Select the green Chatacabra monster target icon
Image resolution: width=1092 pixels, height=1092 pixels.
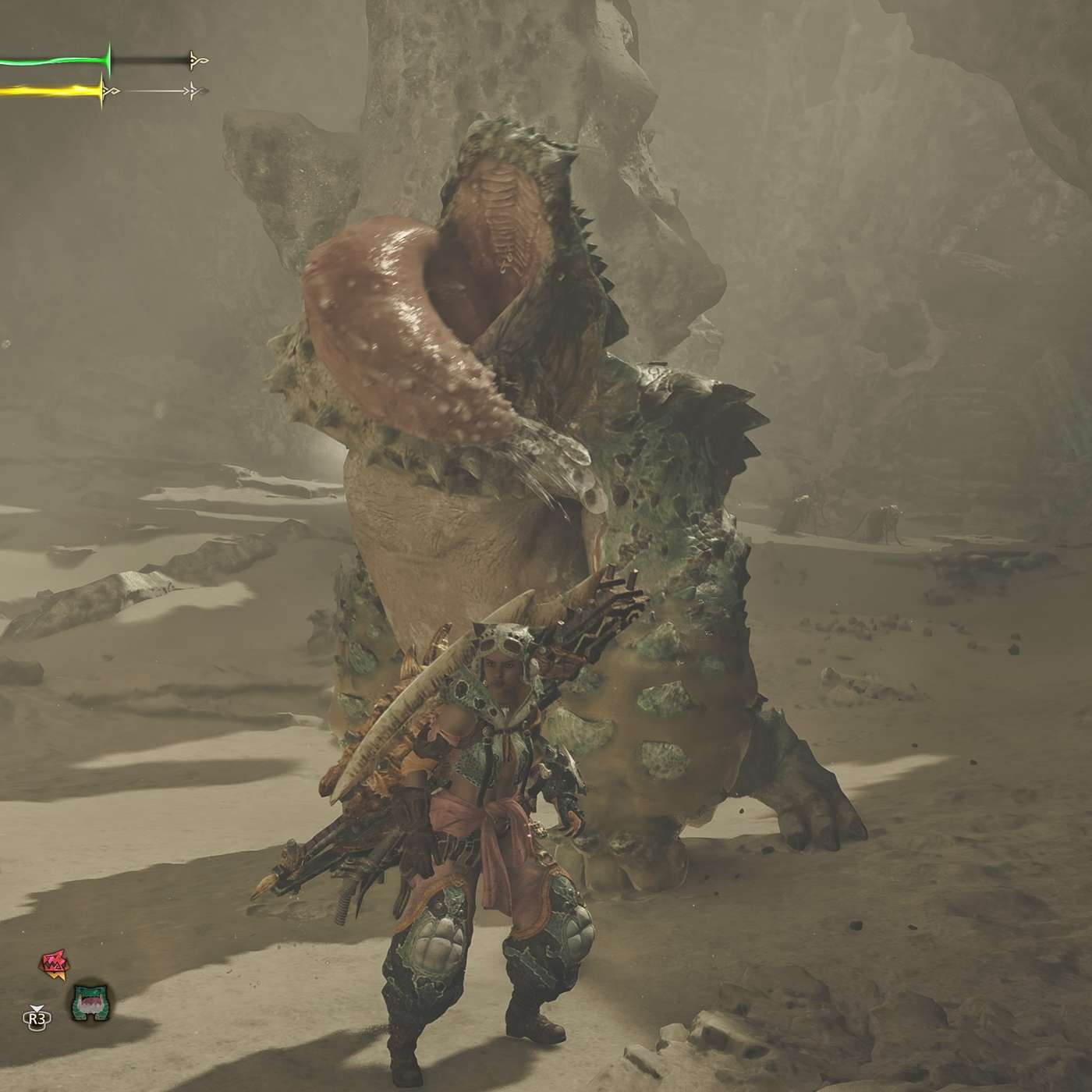point(90,1002)
